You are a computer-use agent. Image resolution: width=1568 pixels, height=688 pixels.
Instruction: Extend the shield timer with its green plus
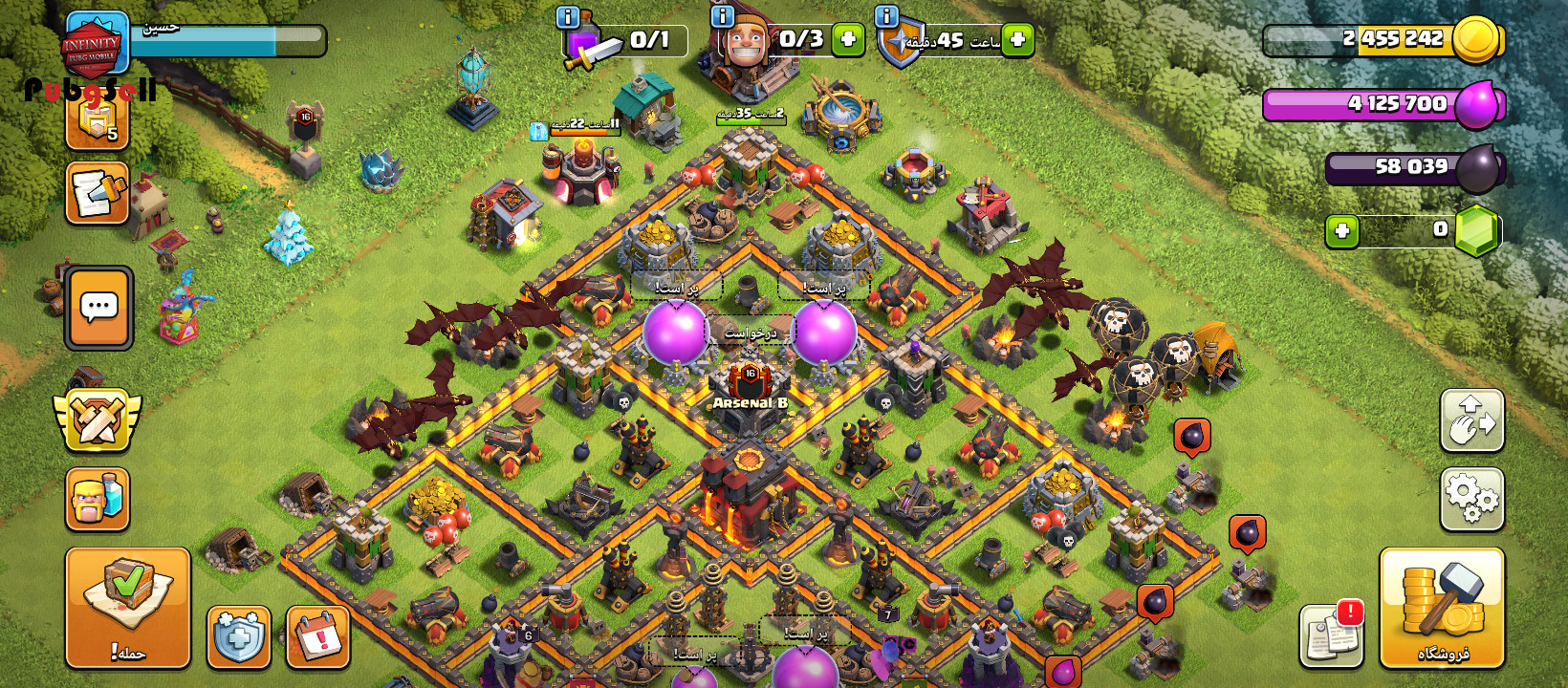tap(1017, 40)
